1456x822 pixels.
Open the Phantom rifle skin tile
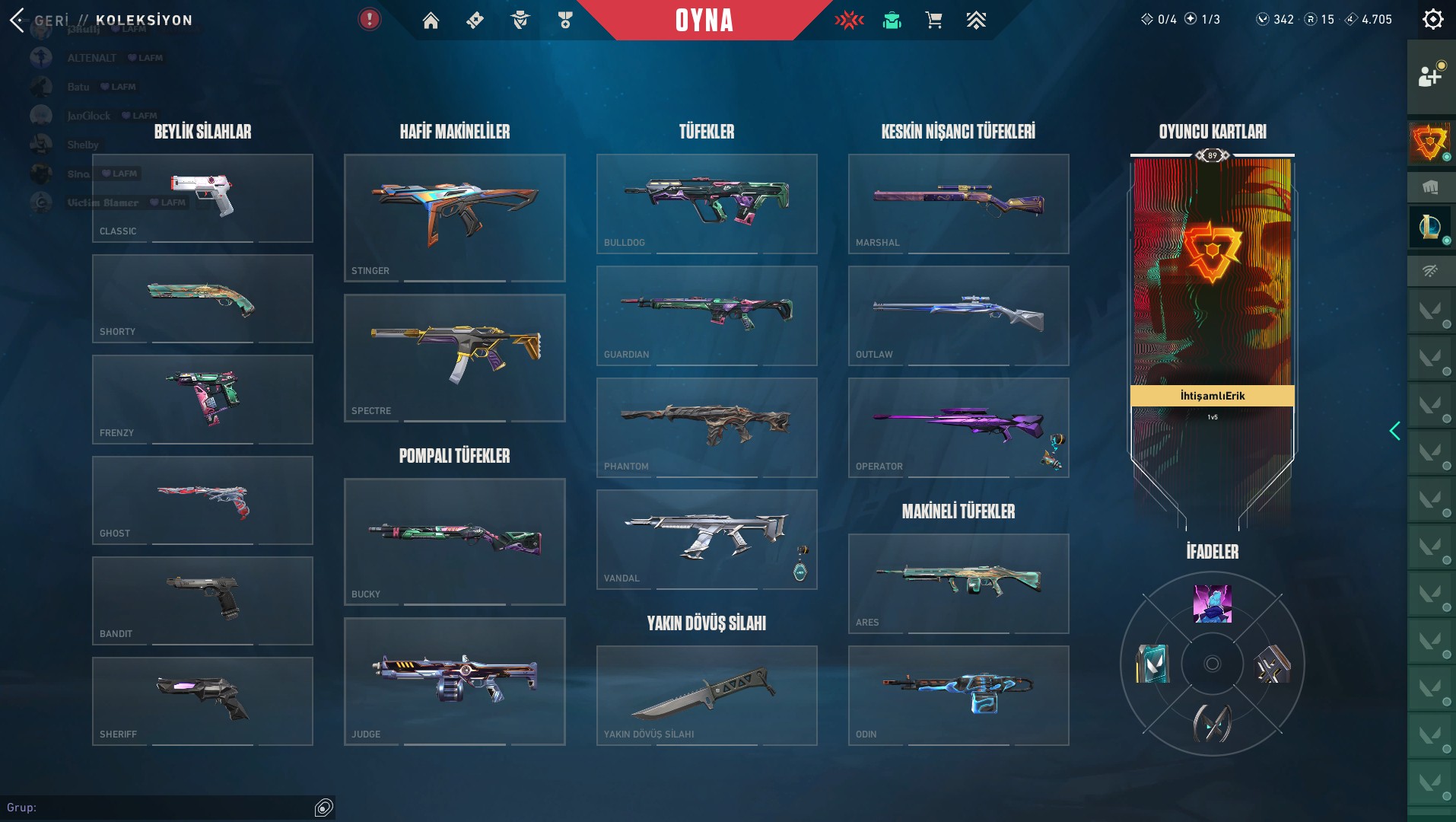pos(707,427)
